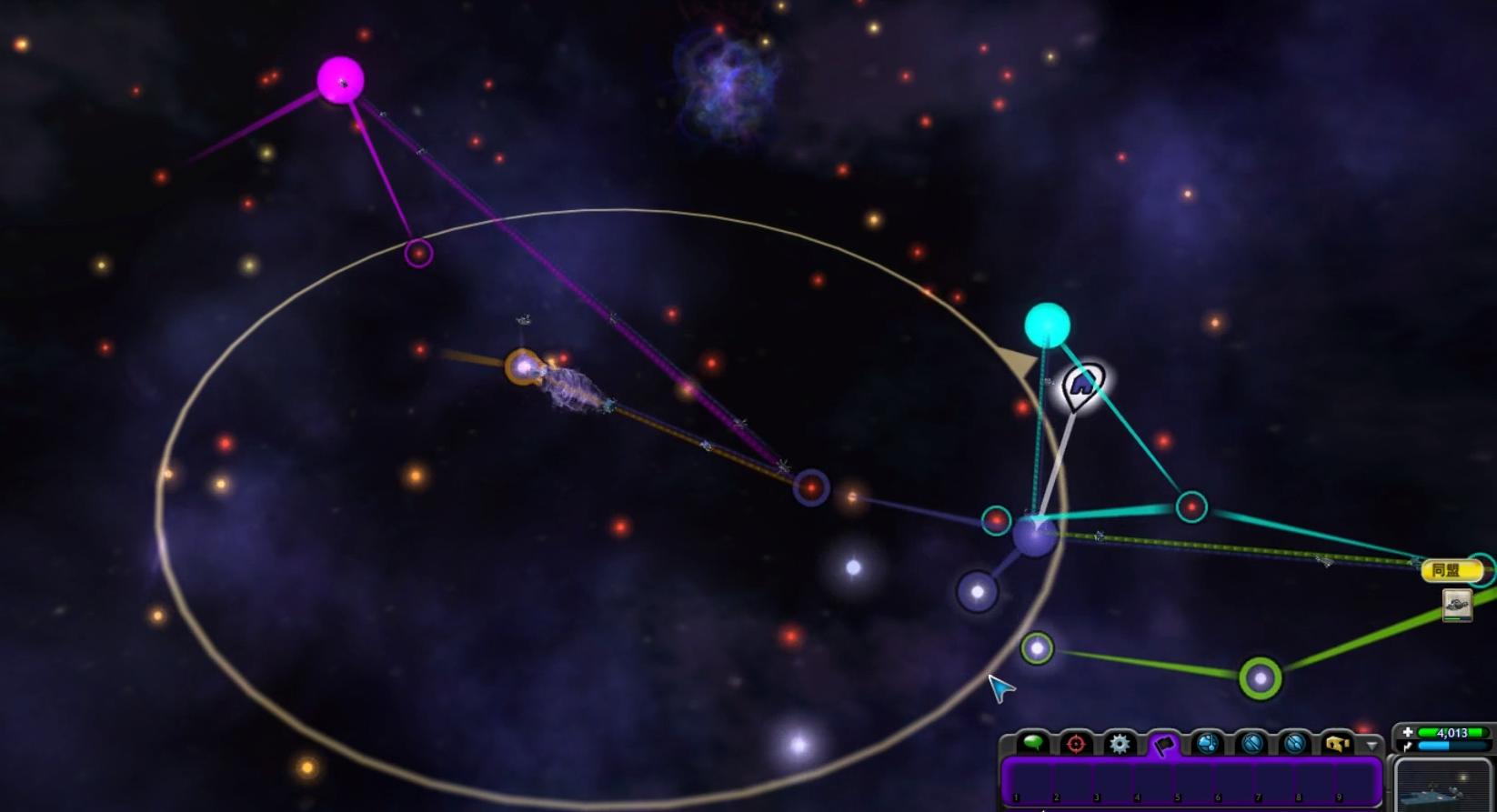1497x812 pixels.
Task: Select the gear tools tab
Action: coord(1120,744)
